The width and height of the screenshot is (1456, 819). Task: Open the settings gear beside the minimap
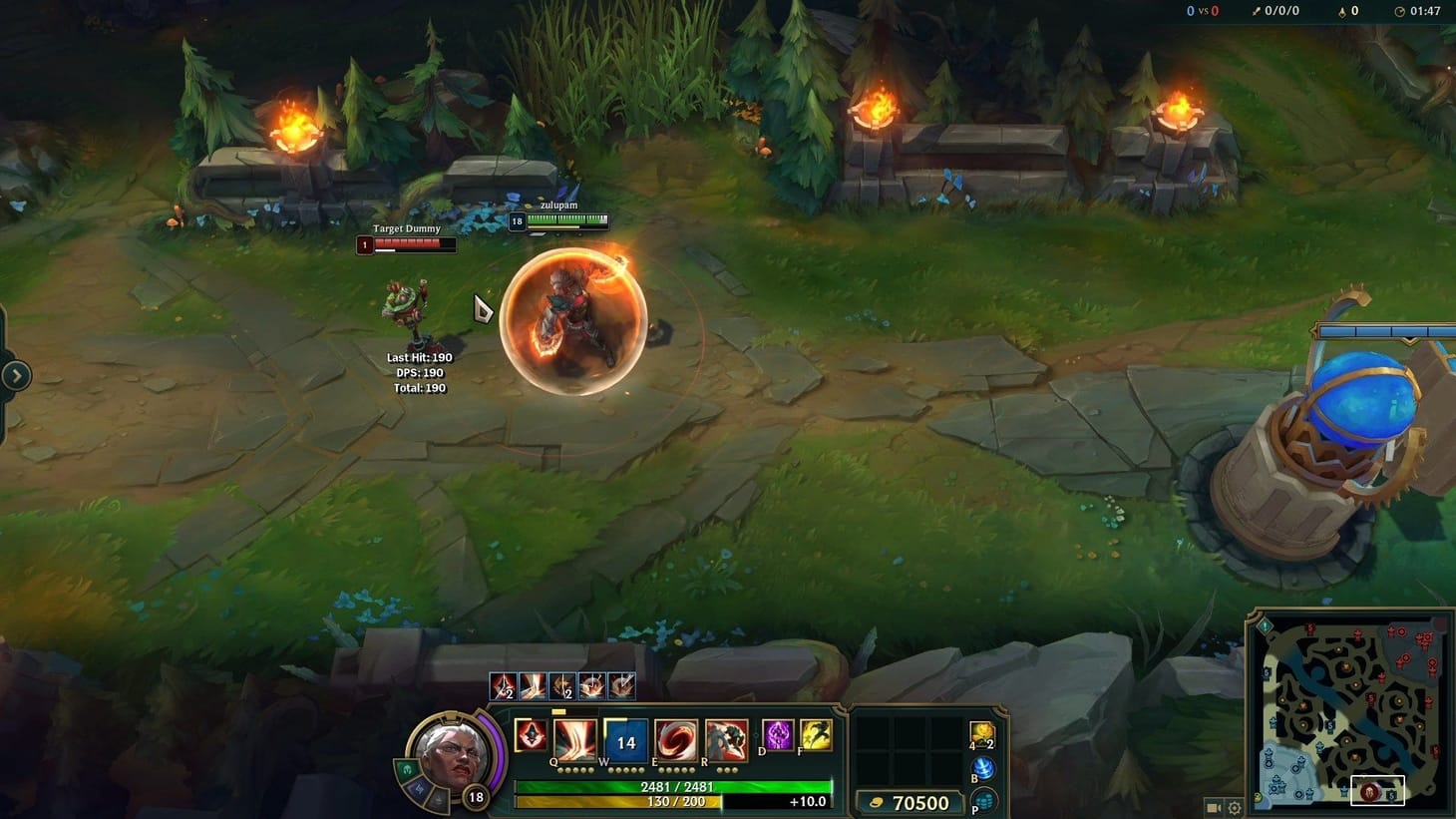pos(1234,808)
